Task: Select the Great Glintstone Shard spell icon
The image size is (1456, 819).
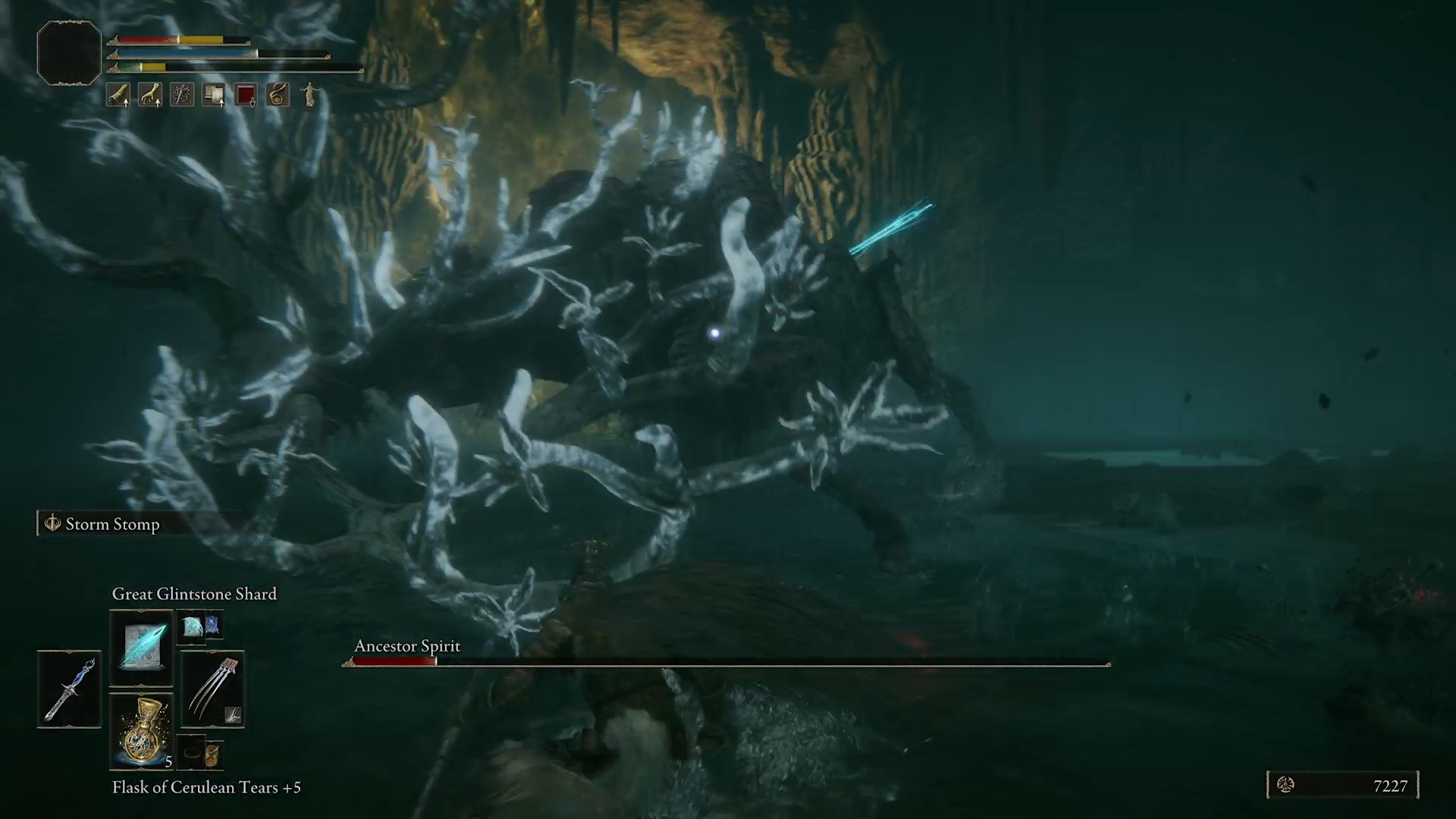Action: (x=141, y=647)
